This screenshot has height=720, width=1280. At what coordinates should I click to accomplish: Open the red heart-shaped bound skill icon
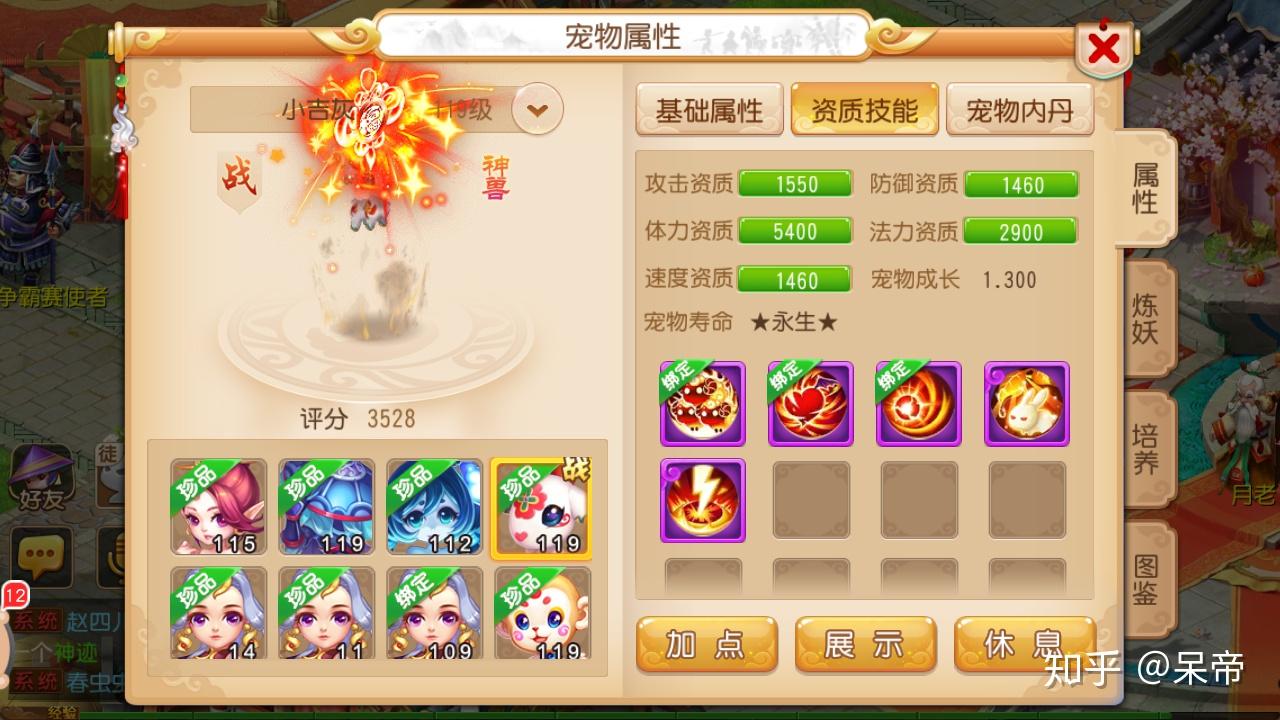click(810, 404)
